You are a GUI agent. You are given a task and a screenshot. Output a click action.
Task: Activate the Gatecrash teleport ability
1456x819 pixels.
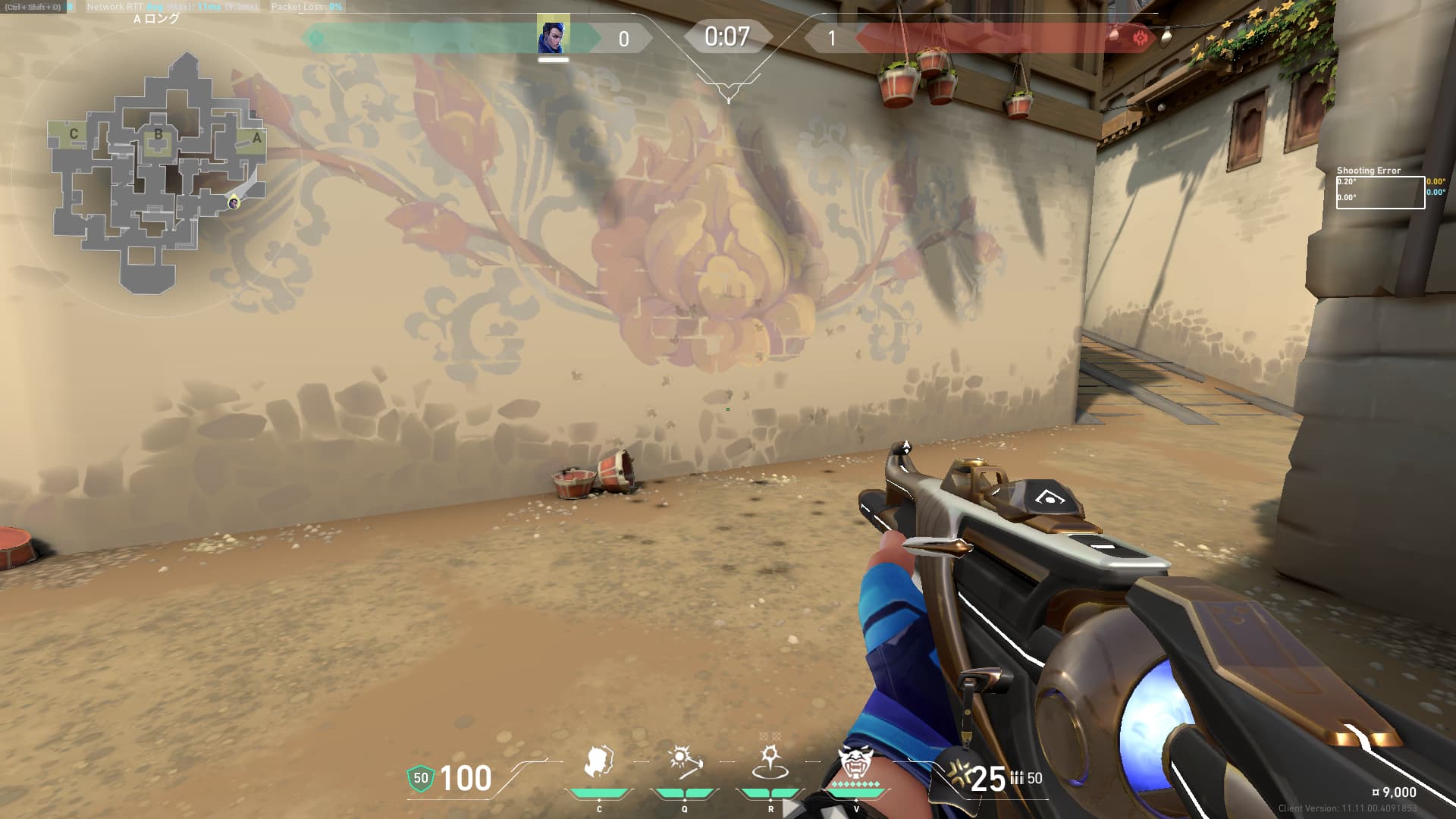click(770, 763)
